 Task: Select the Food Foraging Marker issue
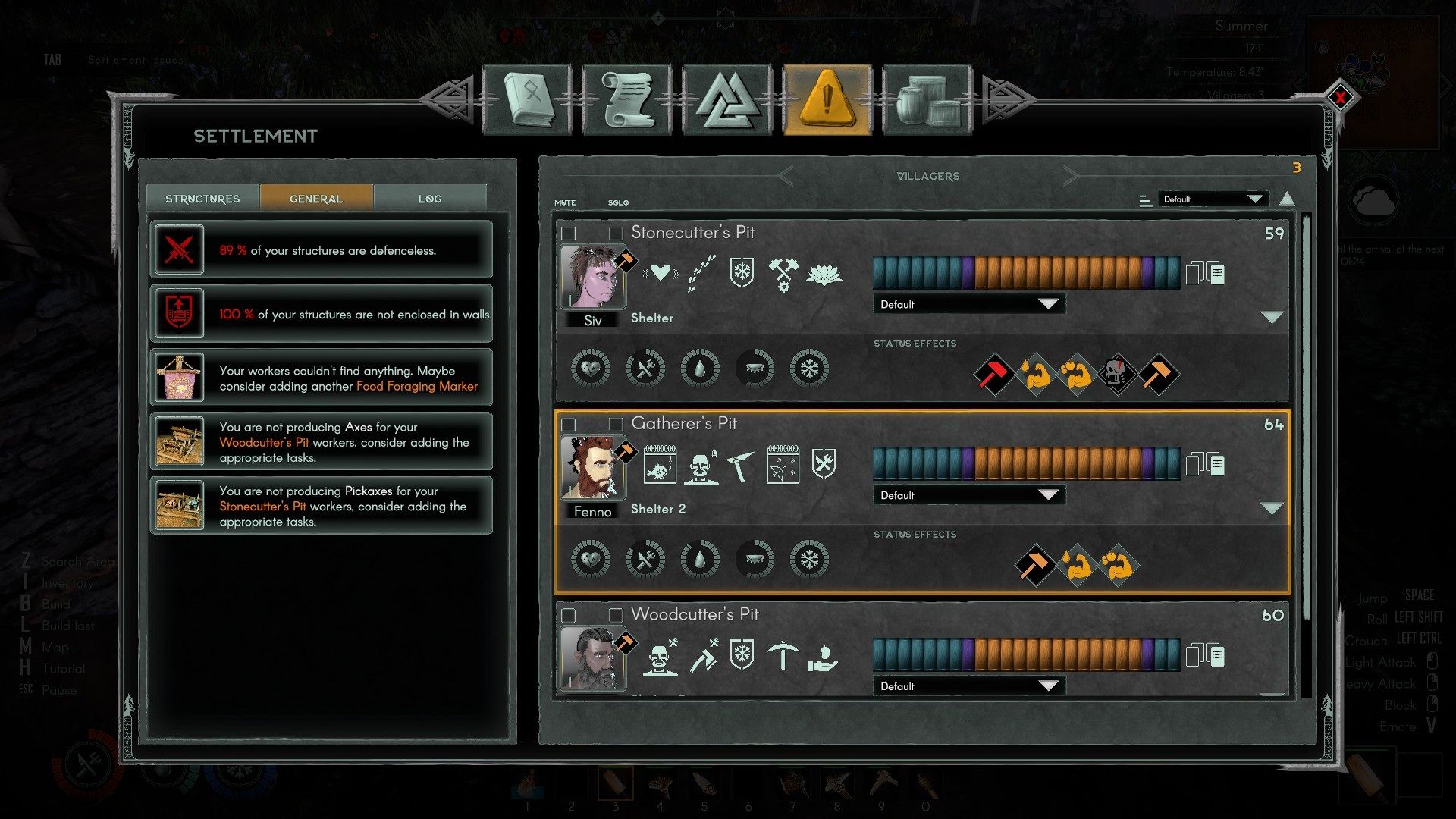click(x=322, y=378)
